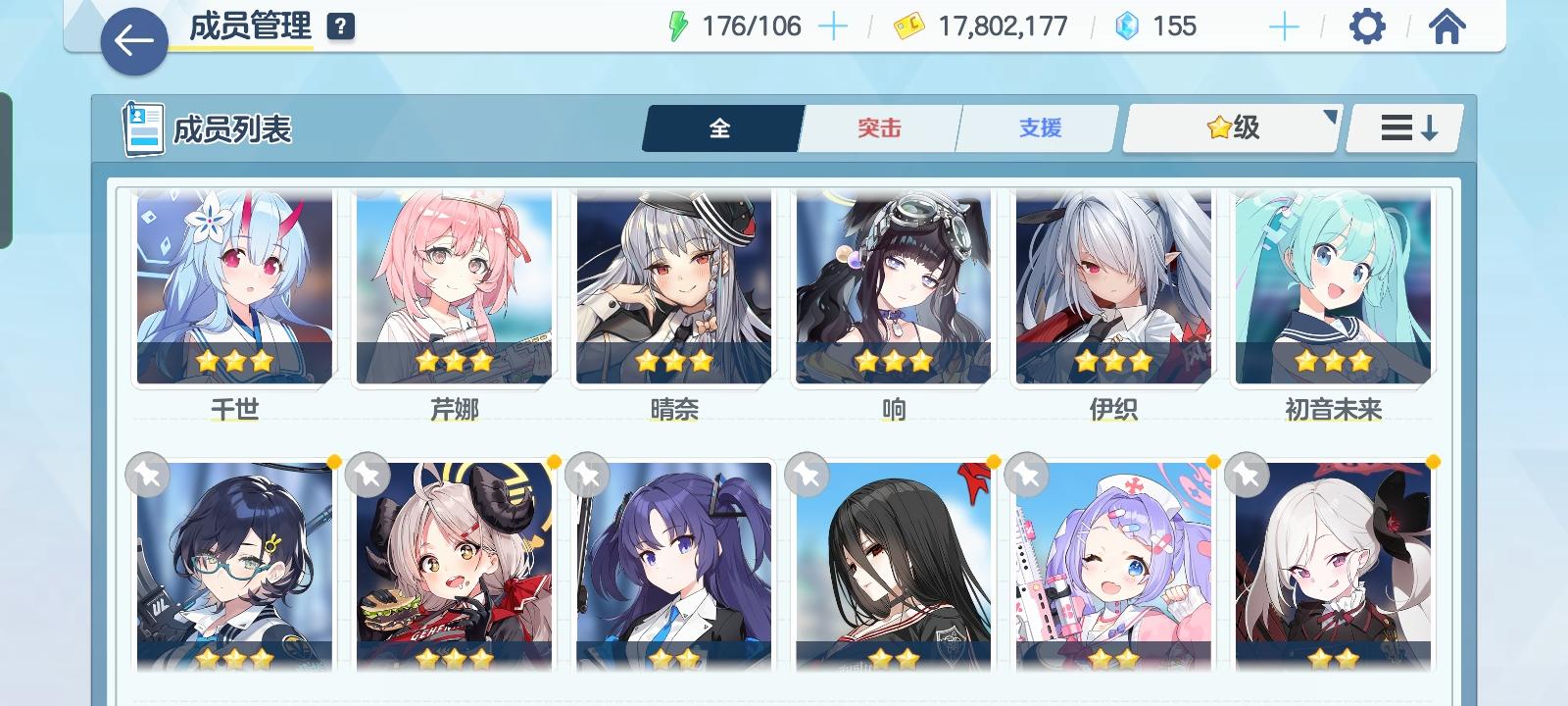Select the character thumbnail of 初音未来

(x=1330, y=284)
